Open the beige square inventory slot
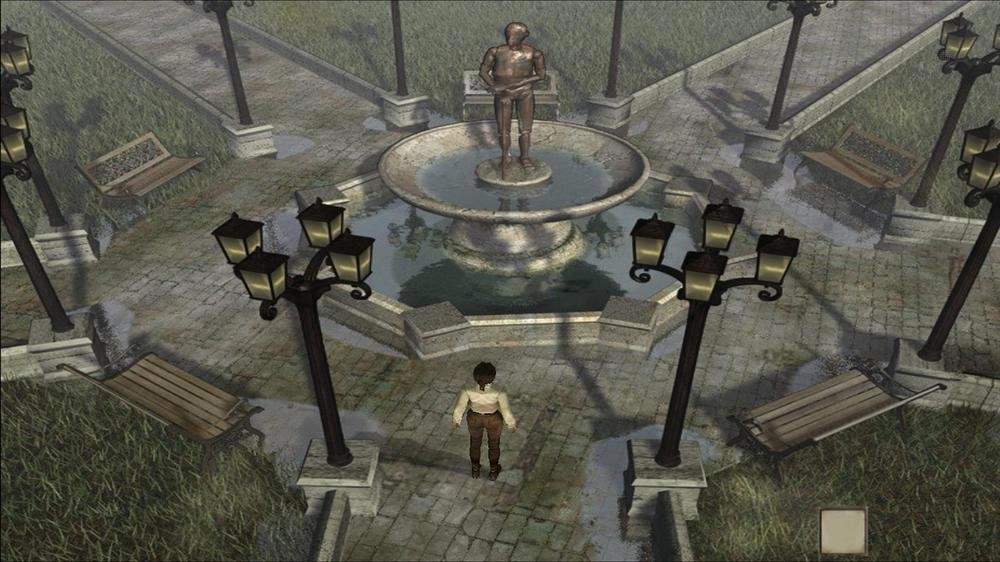Viewport: 1000px width, 562px height. [843, 530]
